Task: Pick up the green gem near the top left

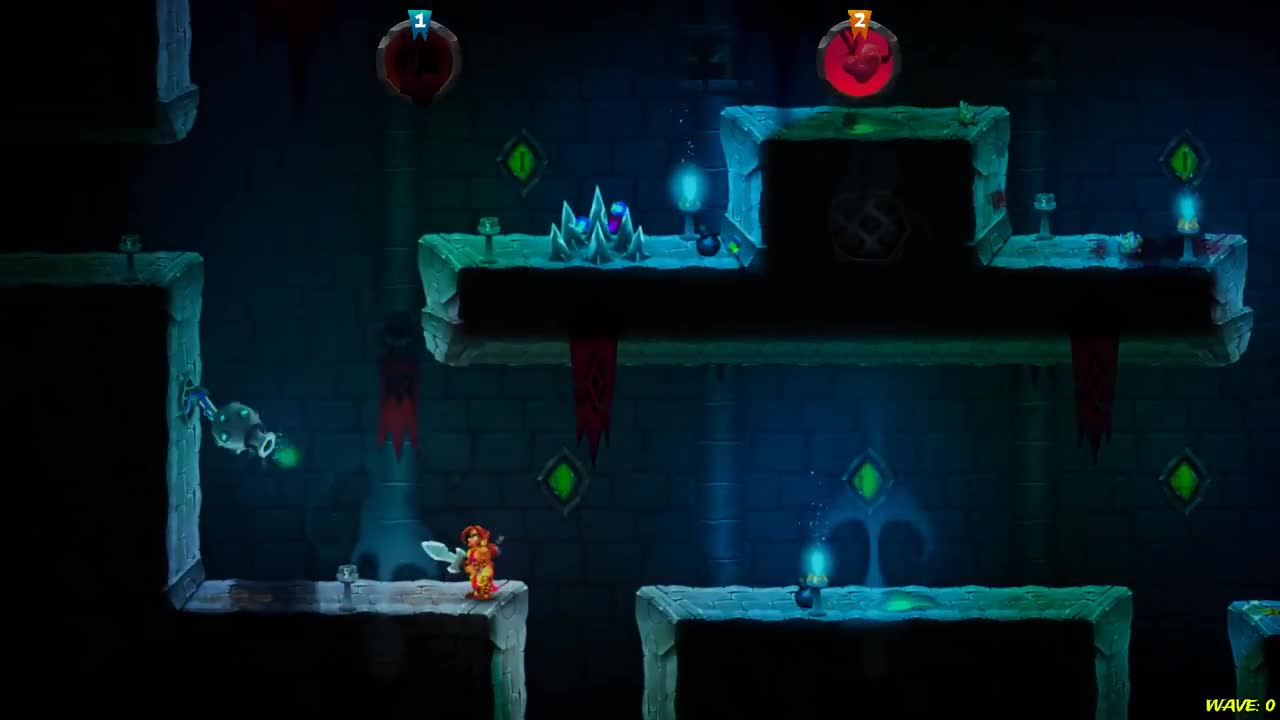Action: [519, 160]
